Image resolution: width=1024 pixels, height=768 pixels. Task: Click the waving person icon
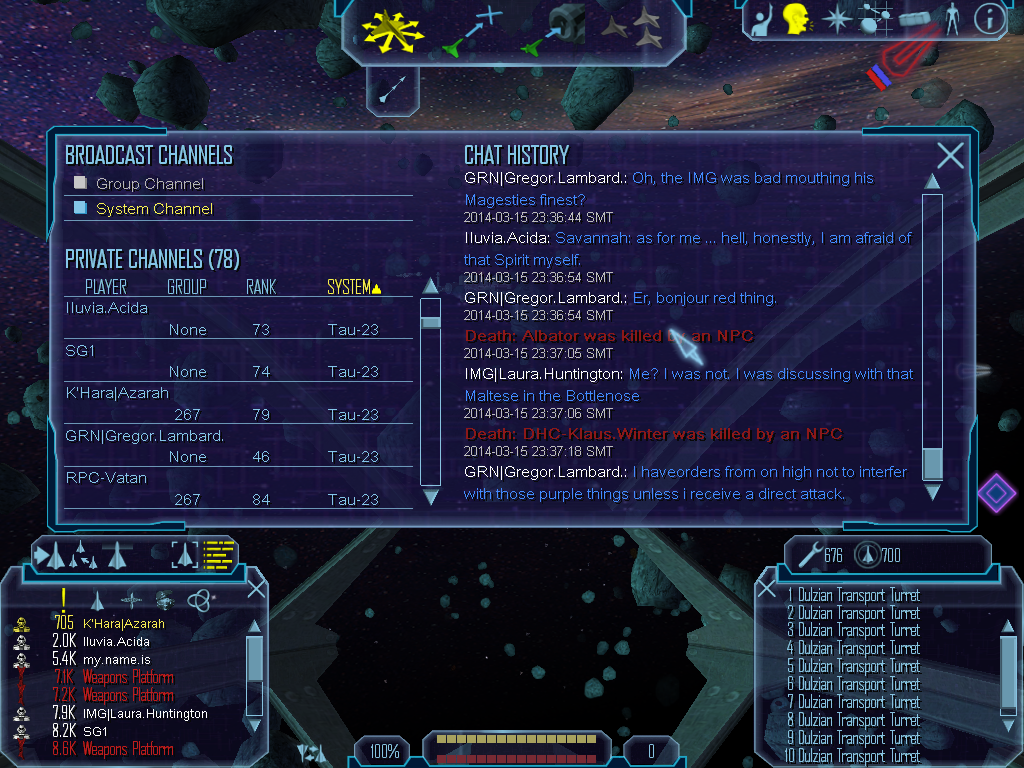click(762, 18)
